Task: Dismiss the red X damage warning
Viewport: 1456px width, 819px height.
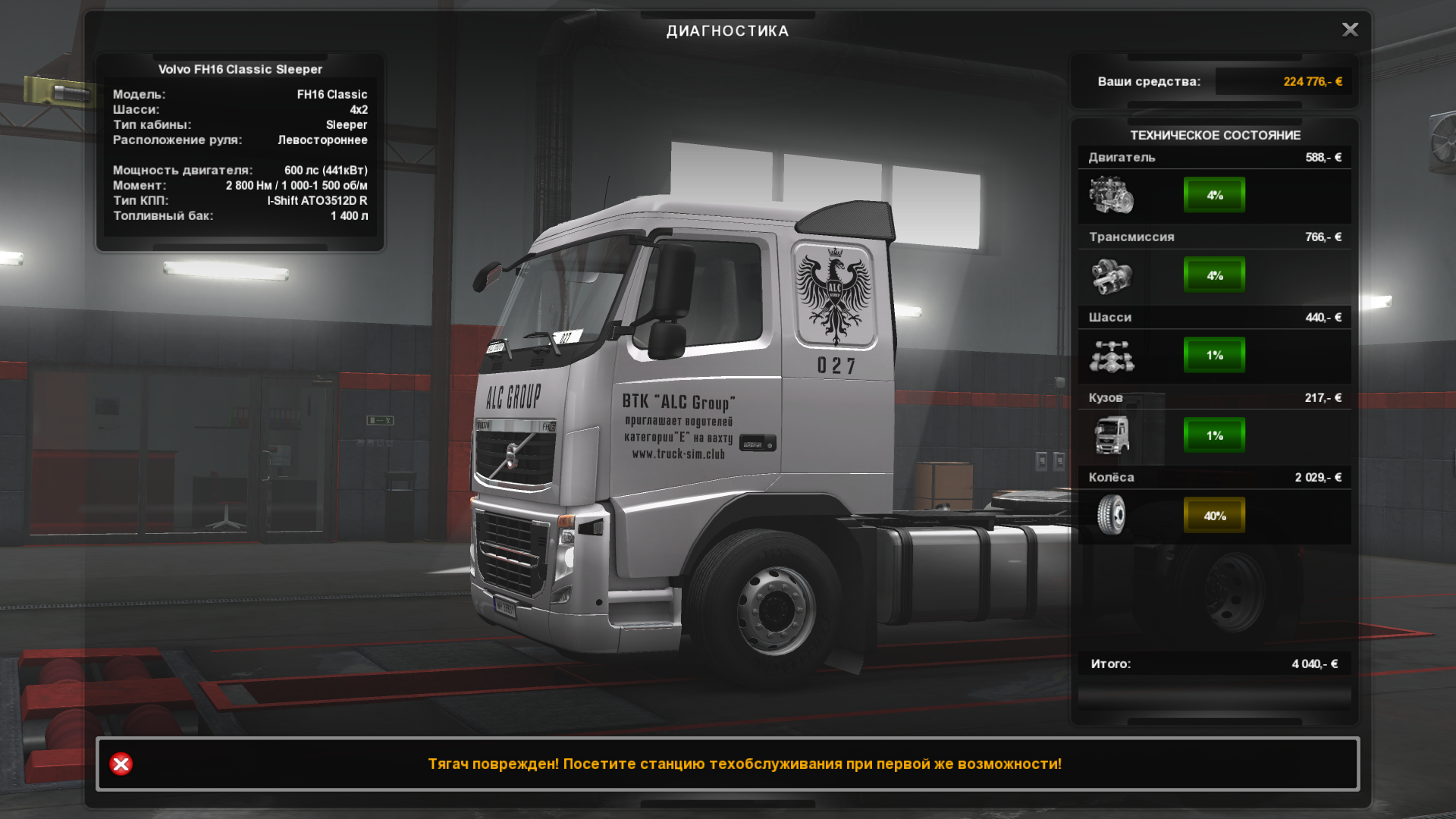Action: click(x=121, y=764)
